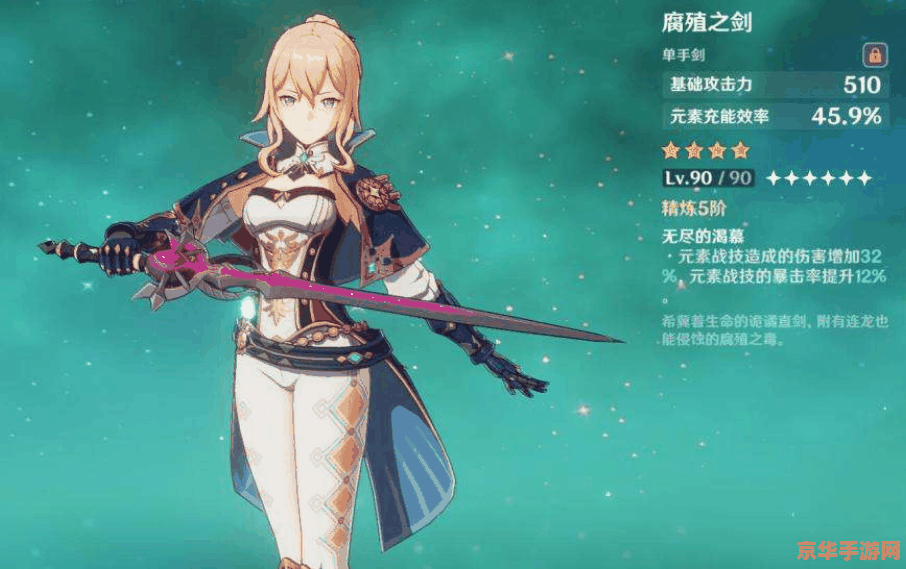Toggle the weapon lock icon
Screen dimensions: 906x569
click(874, 55)
